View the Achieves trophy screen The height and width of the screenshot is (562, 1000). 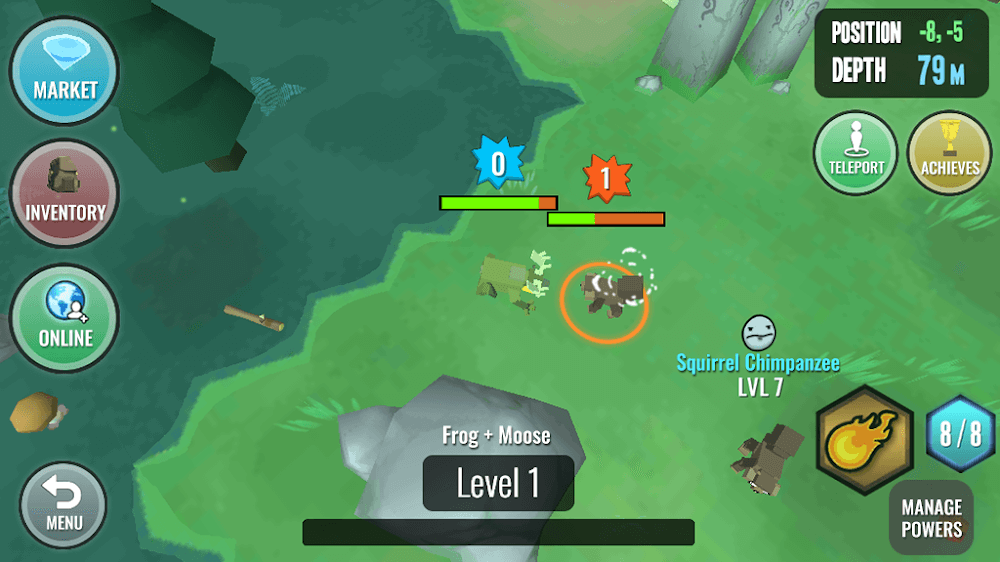click(x=949, y=152)
